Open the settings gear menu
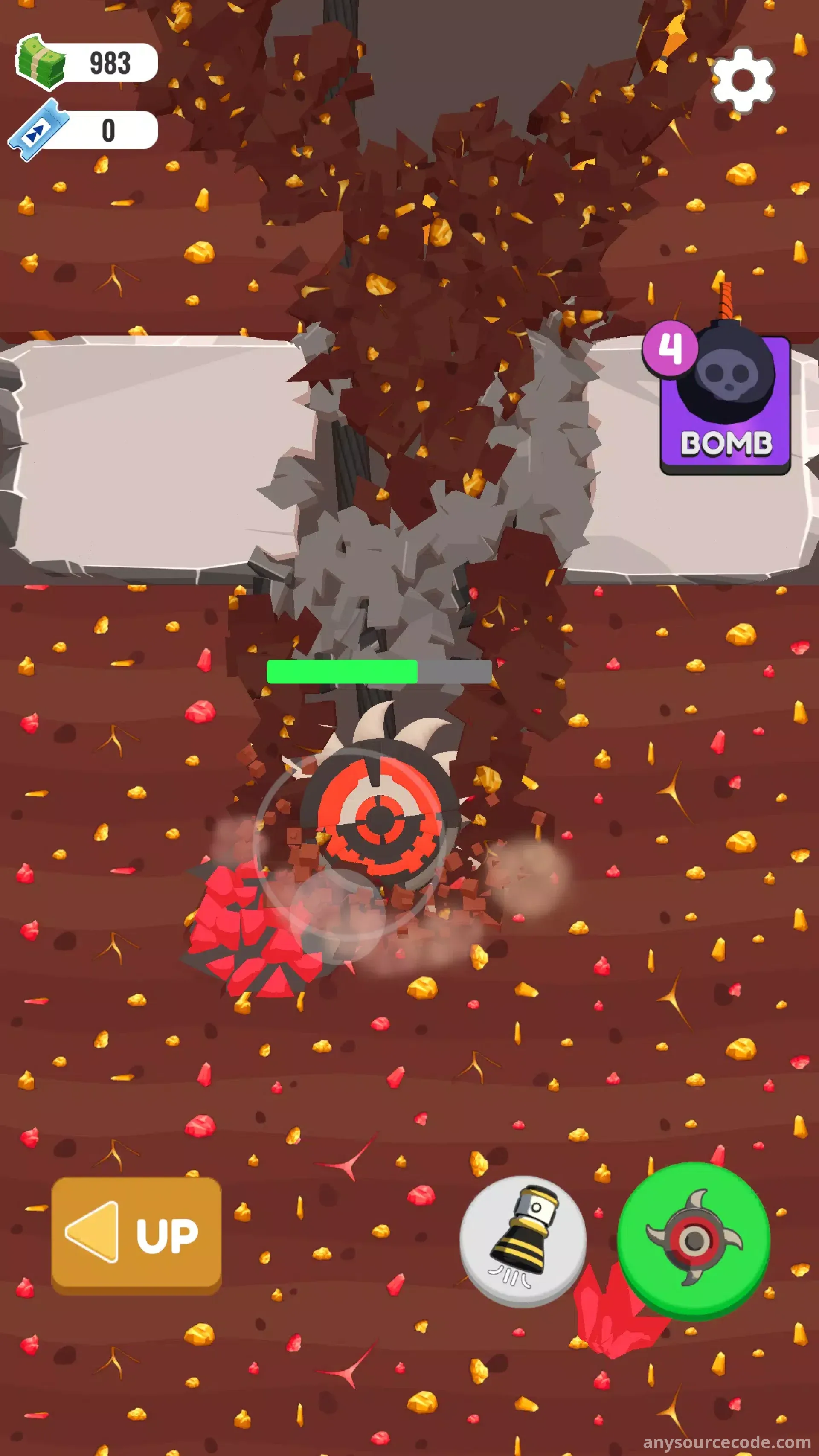The height and width of the screenshot is (1456, 819). pos(742,80)
